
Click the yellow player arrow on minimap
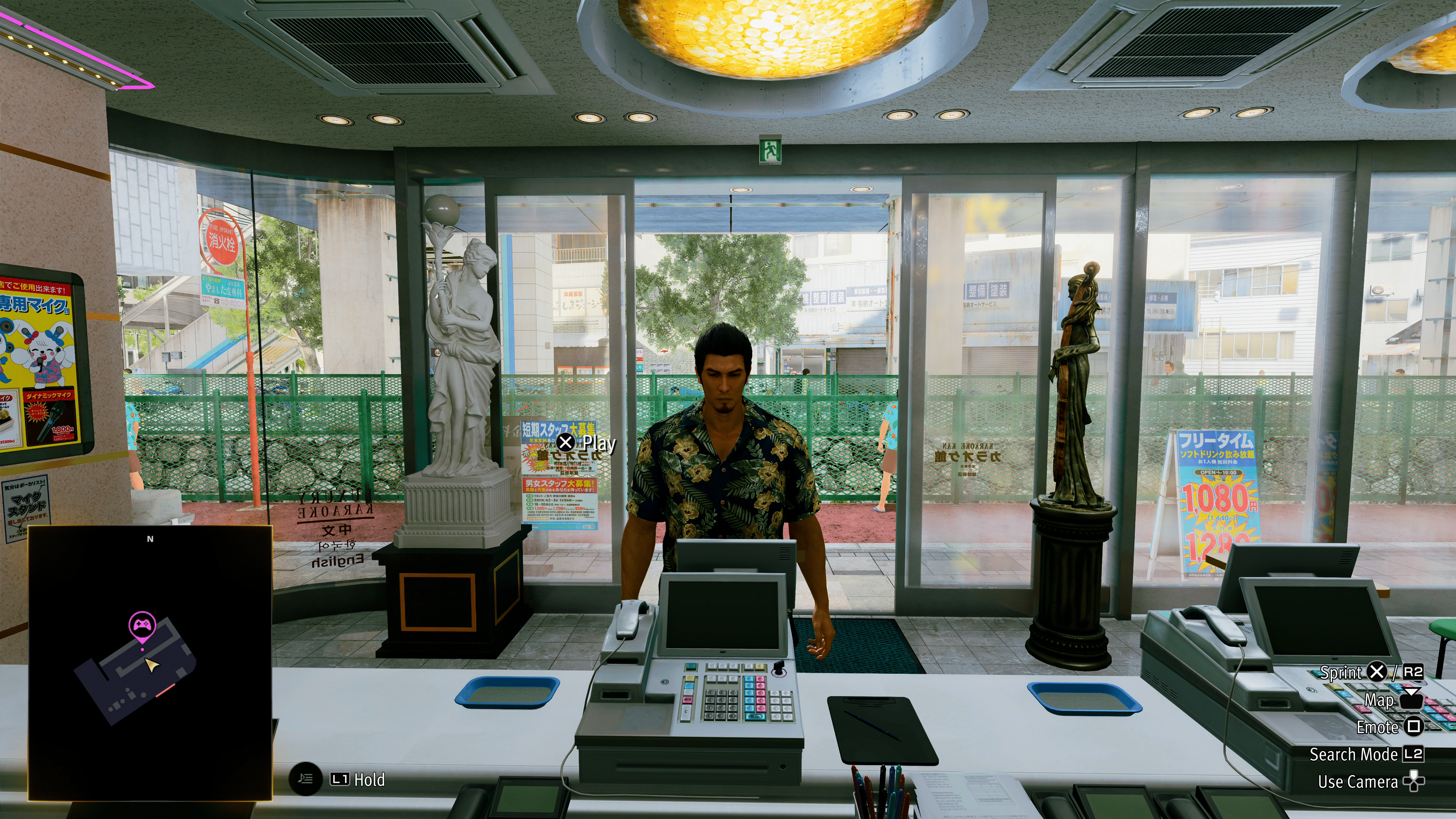click(x=151, y=665)
